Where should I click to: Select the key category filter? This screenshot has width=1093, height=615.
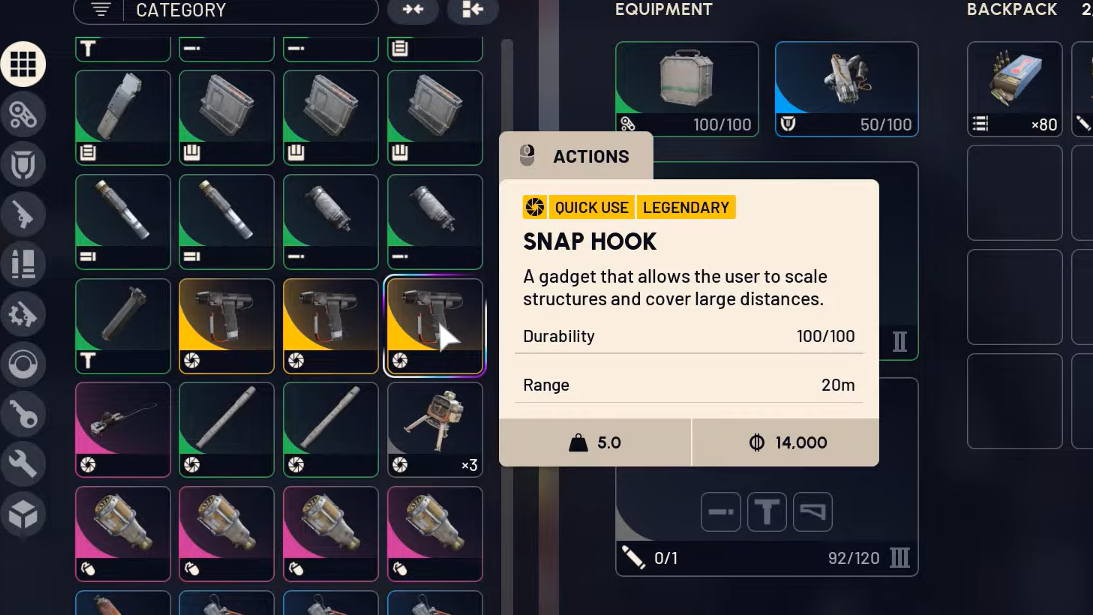coord(23,413)
